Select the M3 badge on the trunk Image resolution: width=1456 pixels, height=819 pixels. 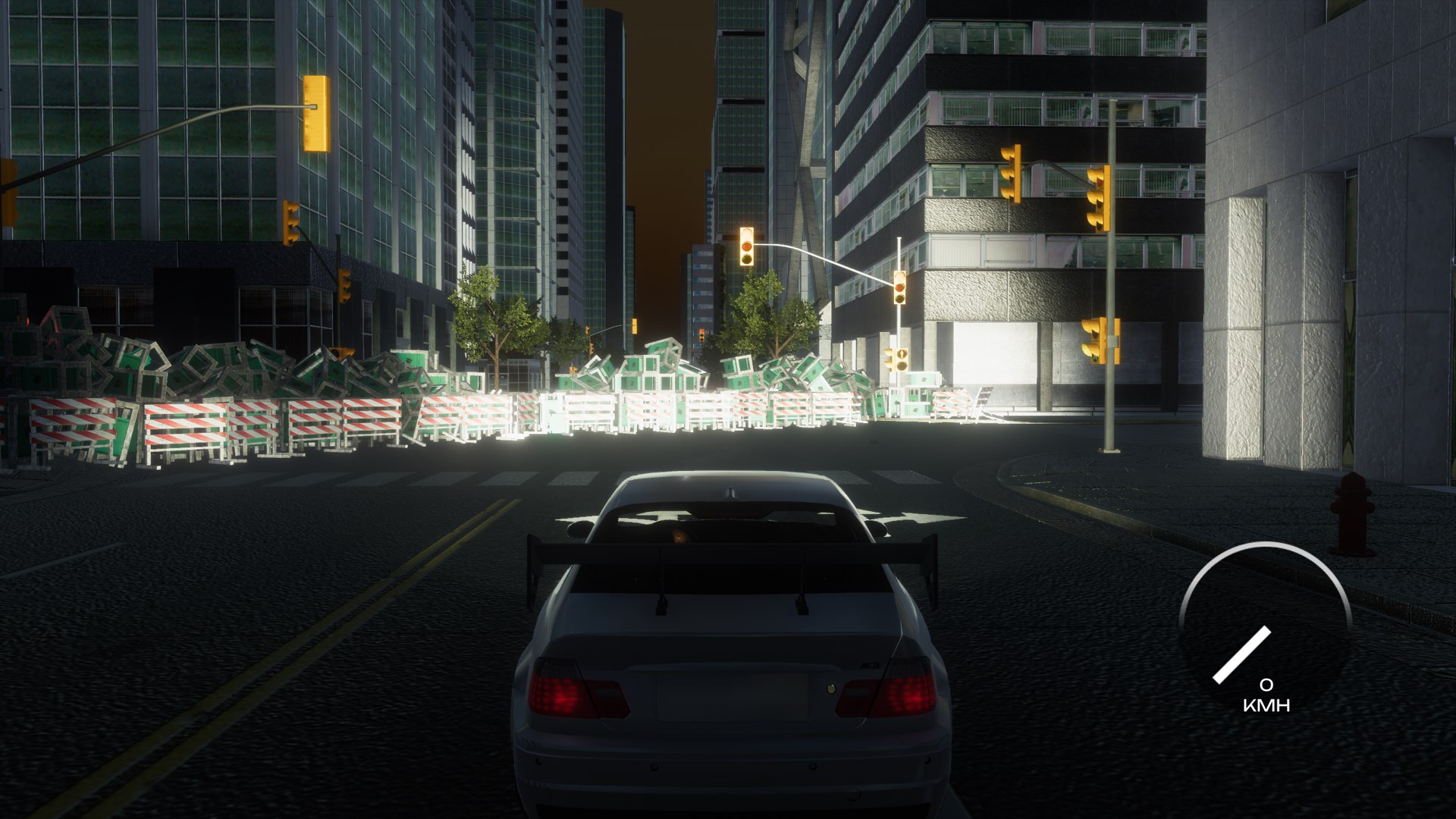tap(870, 664)
